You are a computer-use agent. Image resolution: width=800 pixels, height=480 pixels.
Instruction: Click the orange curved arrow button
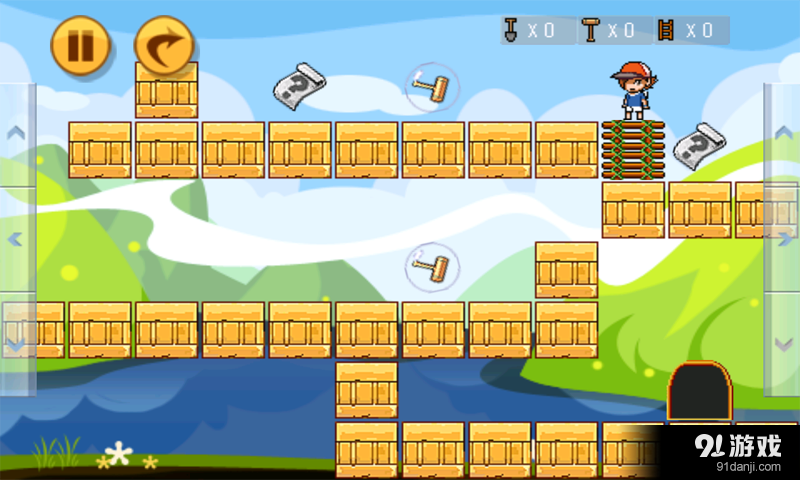[x=163, y=45]
